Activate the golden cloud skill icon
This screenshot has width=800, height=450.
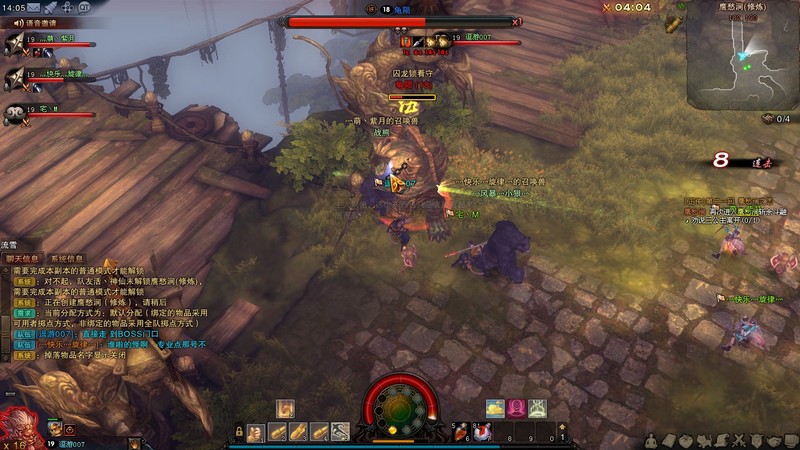point(496,407)
